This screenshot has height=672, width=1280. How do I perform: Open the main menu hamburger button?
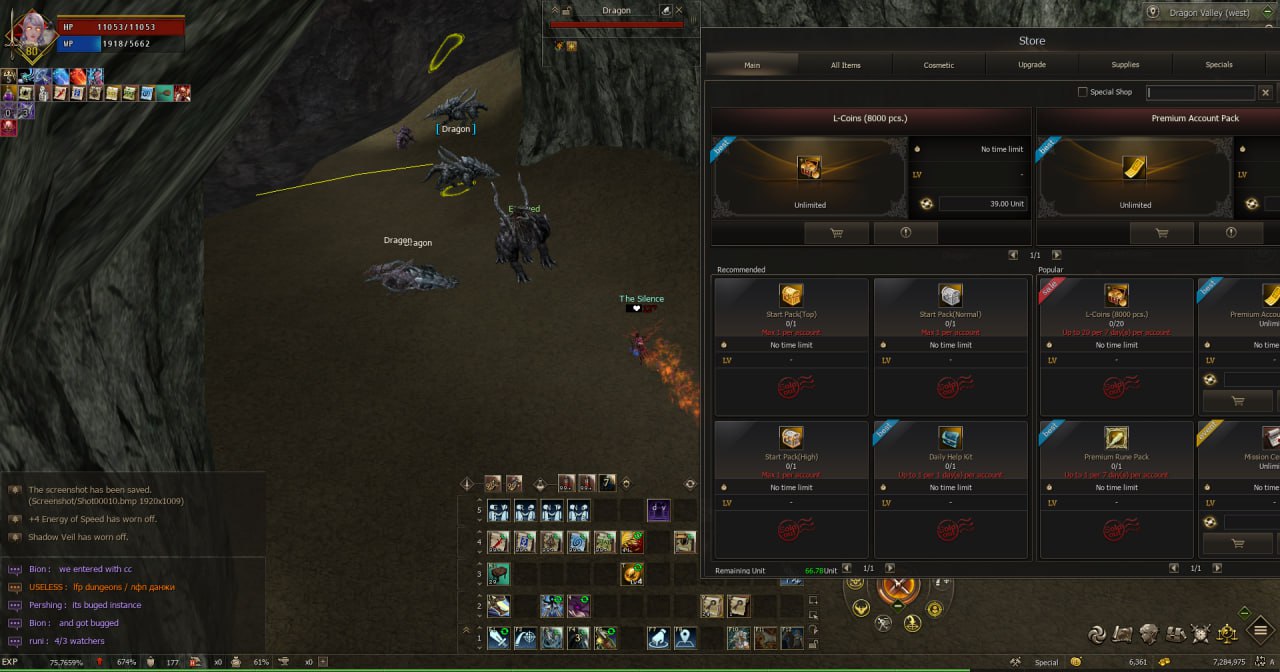pyautogui.click(x=1260, y=631)
